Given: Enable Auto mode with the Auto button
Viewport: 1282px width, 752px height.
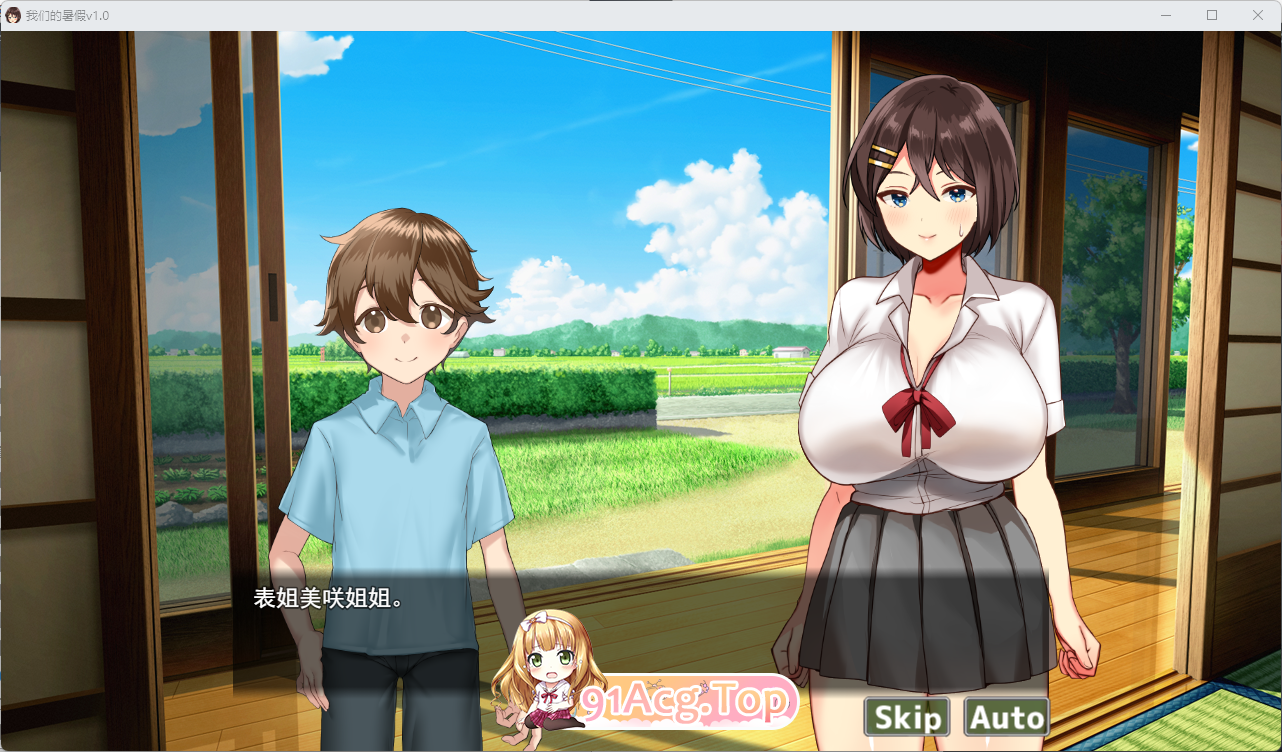Looking at the screenshot, I should click(1005, 716).
